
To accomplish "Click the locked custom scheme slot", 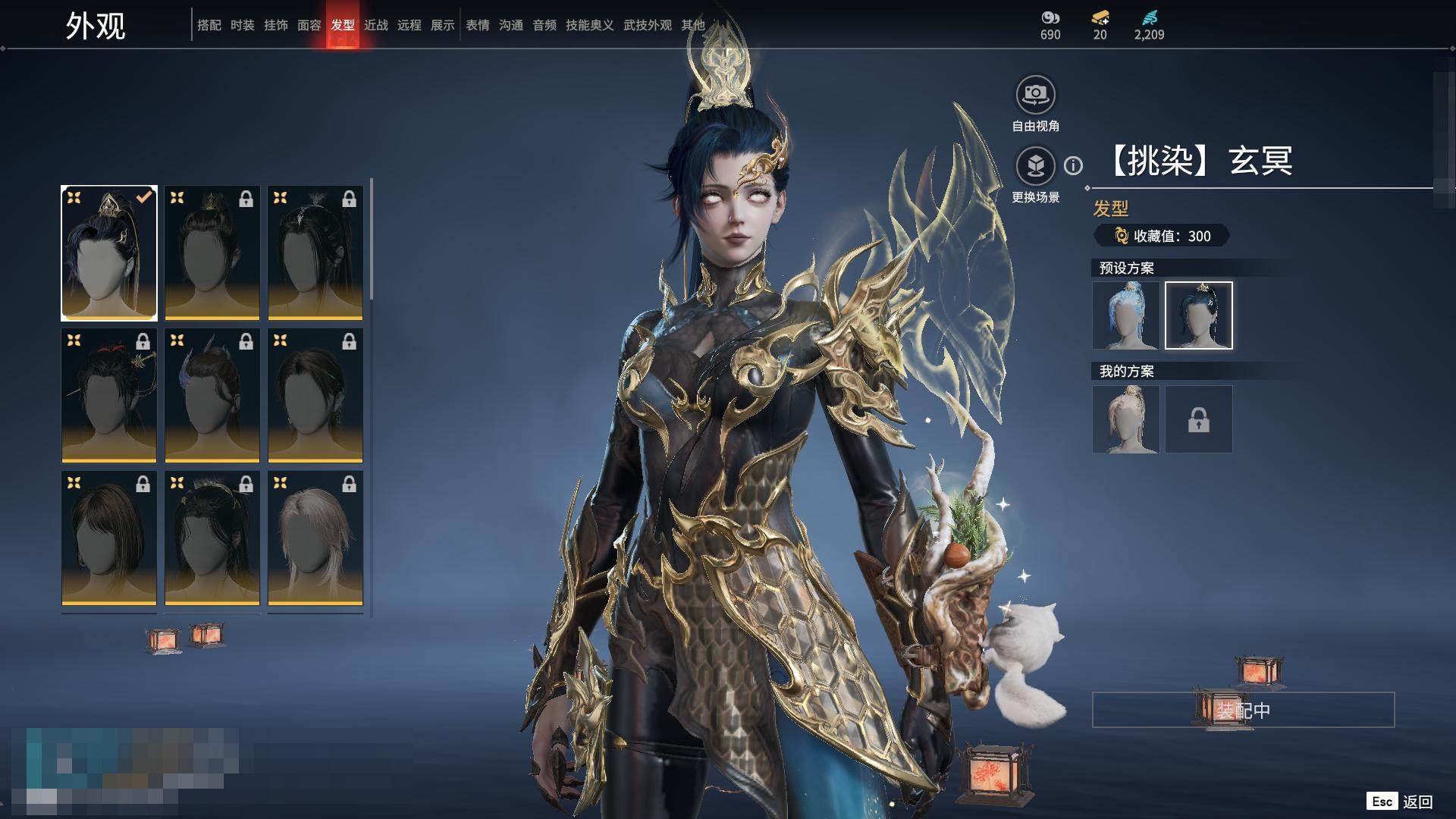I will coord(1198,419).
